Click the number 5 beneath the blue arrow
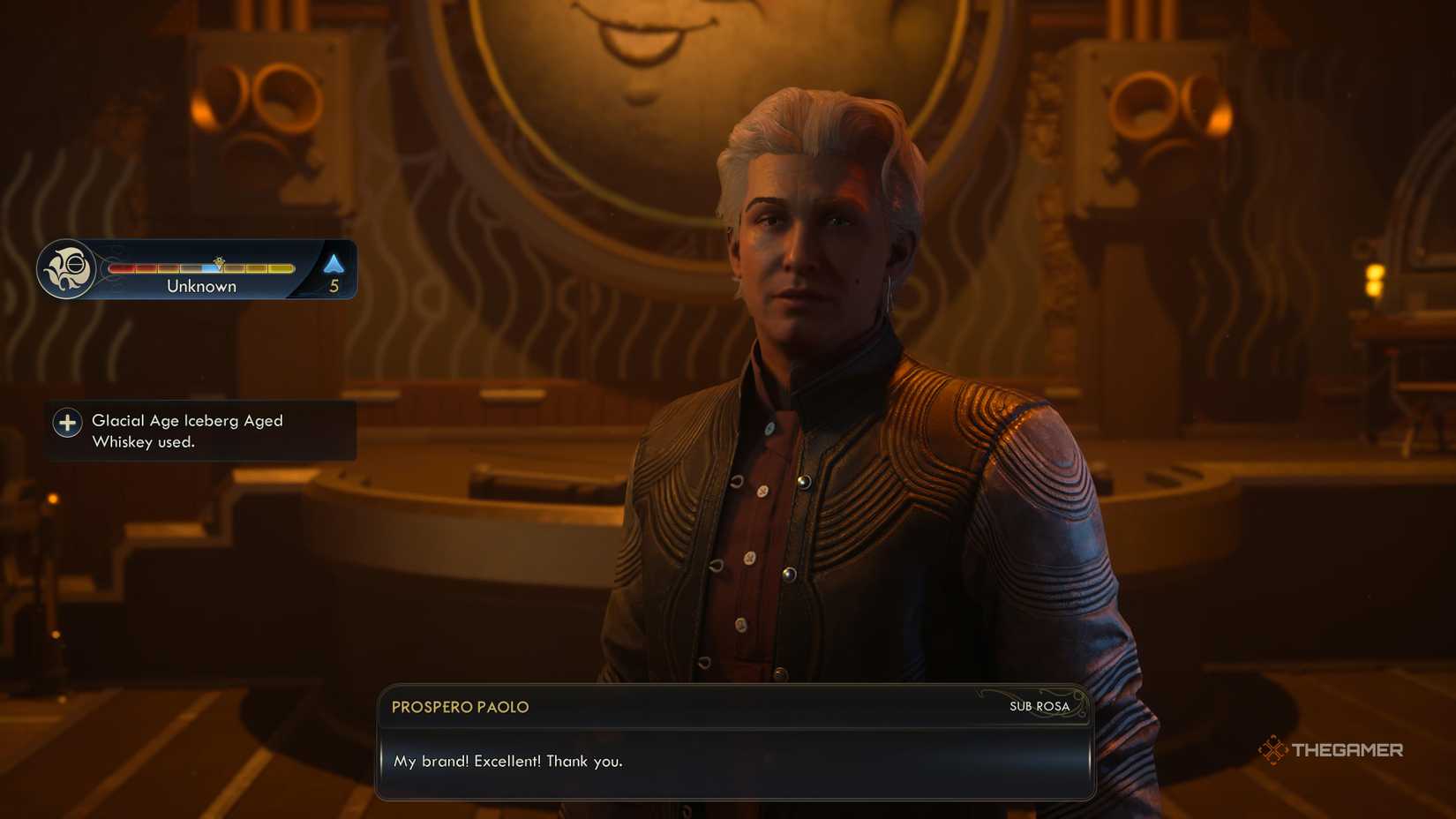The image size is (1456, 819). coord(334,284)
